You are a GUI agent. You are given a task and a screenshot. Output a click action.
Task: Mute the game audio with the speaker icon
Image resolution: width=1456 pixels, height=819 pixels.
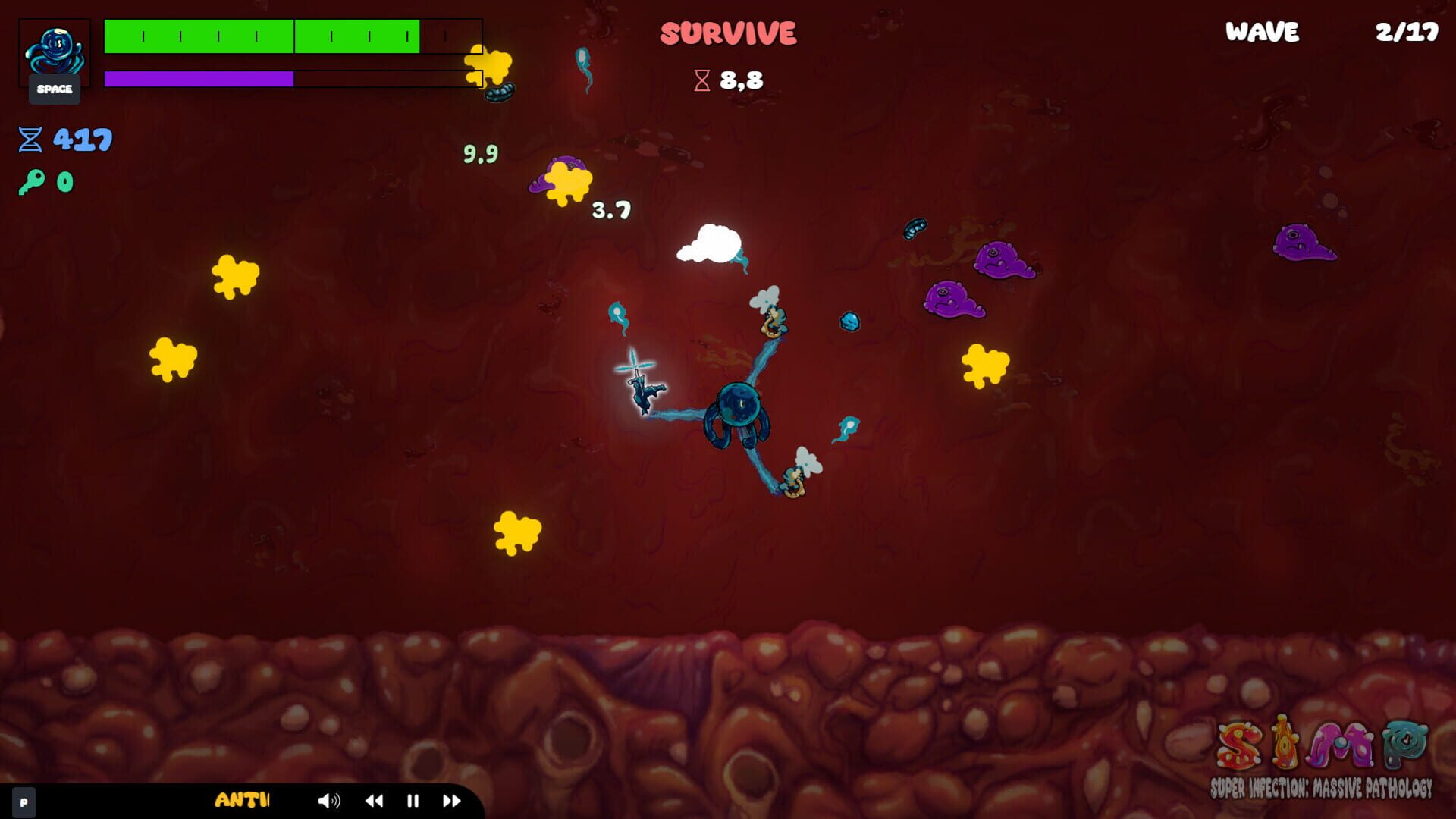click(x=329, y=801)
